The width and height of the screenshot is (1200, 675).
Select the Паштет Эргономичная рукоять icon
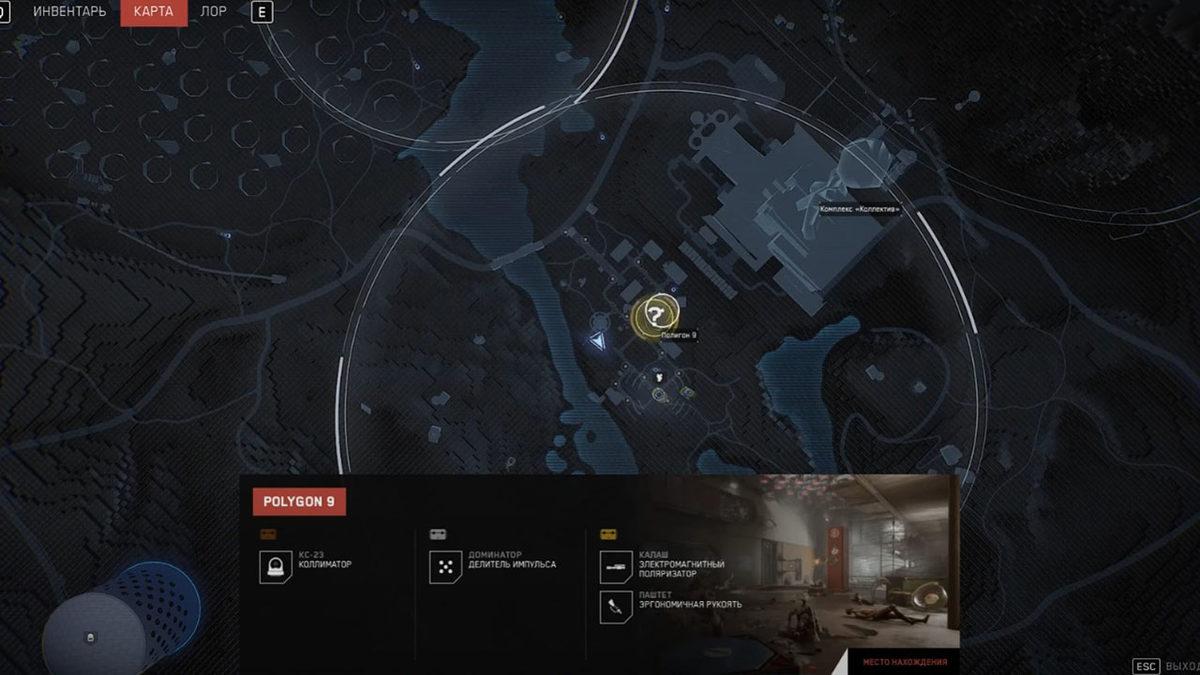613,605
